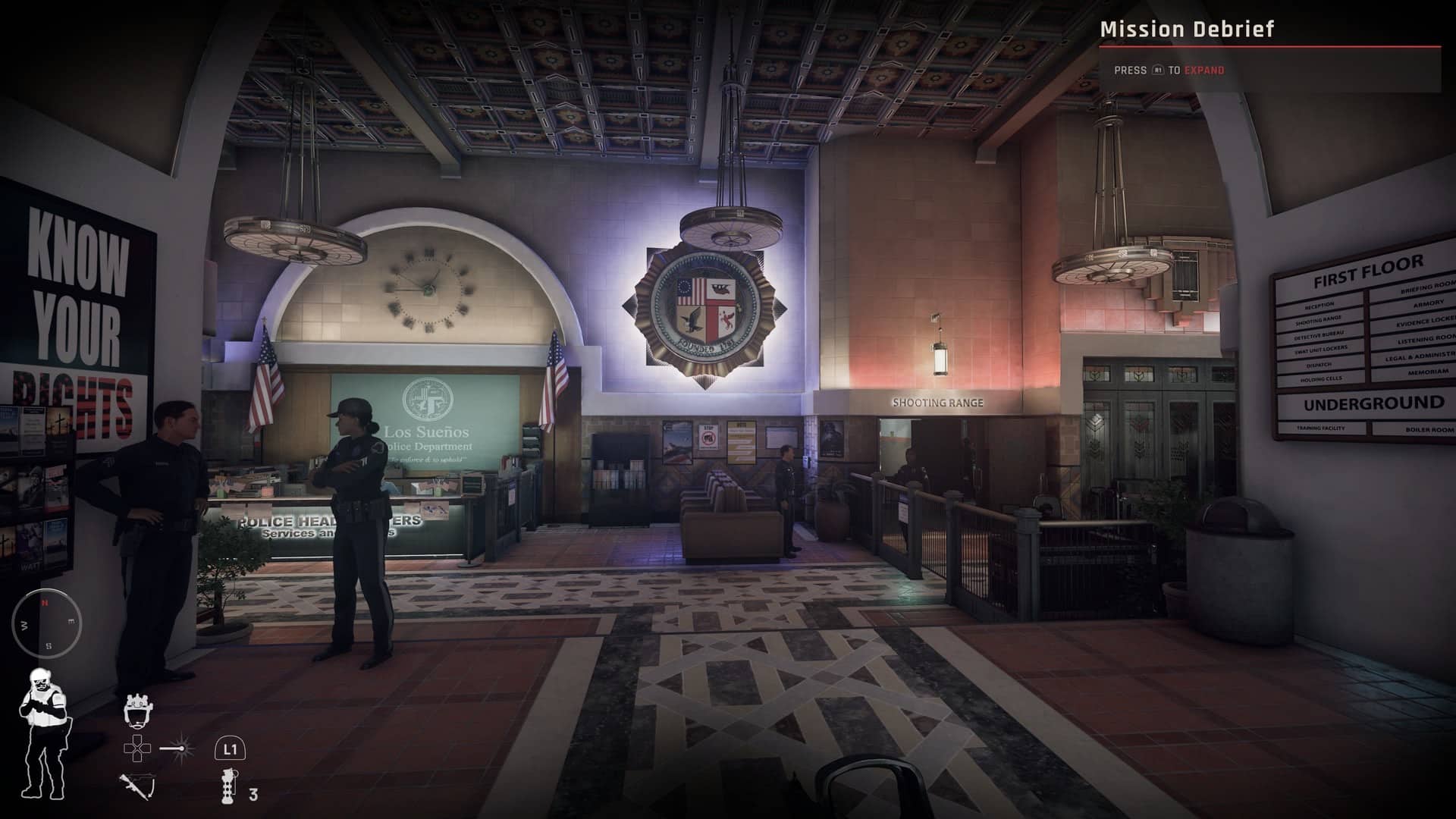Expand the Mission Debrief panel

pyautogui.click(x=1203, y=71)
